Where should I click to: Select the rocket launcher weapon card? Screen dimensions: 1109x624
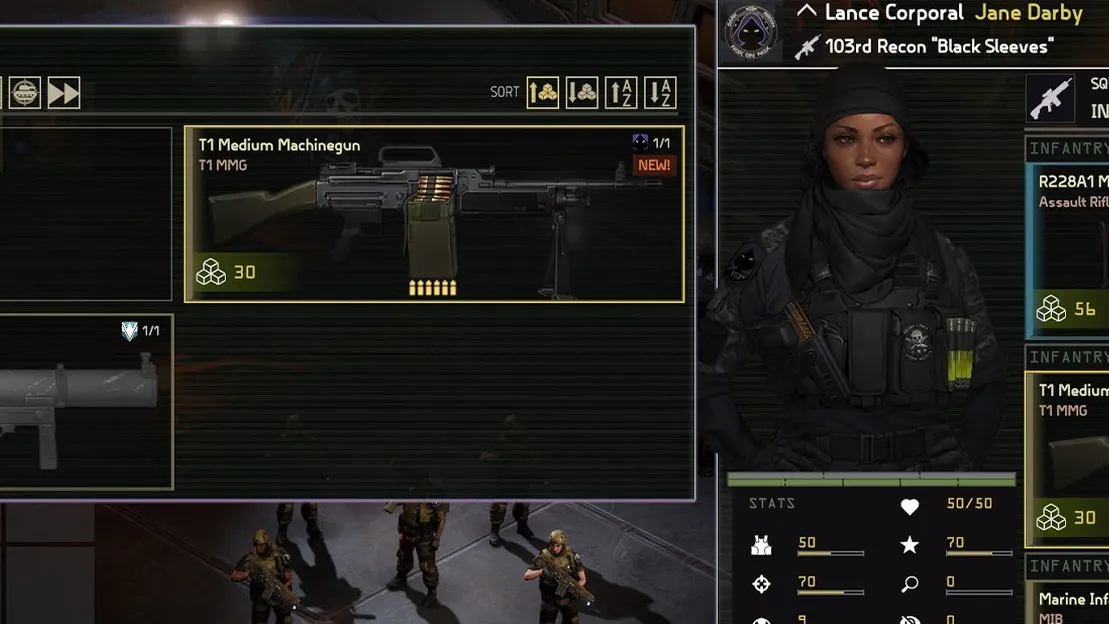pos(85,402)
